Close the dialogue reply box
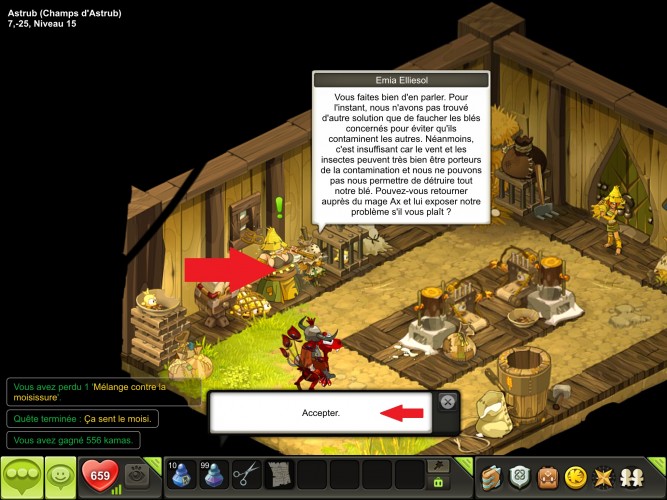 click(x=448, y=402)
